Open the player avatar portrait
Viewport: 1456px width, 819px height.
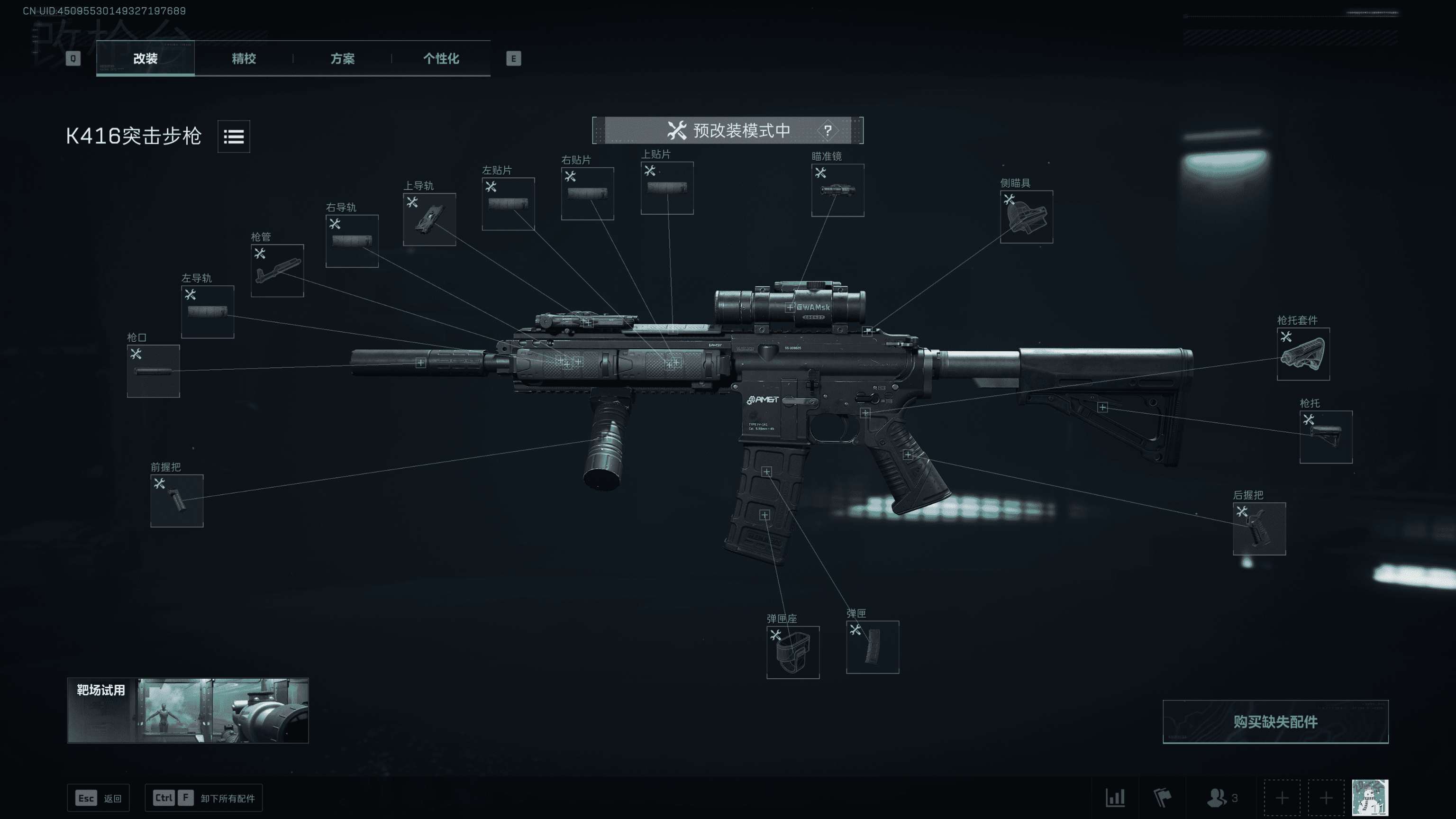[1370, 798]
